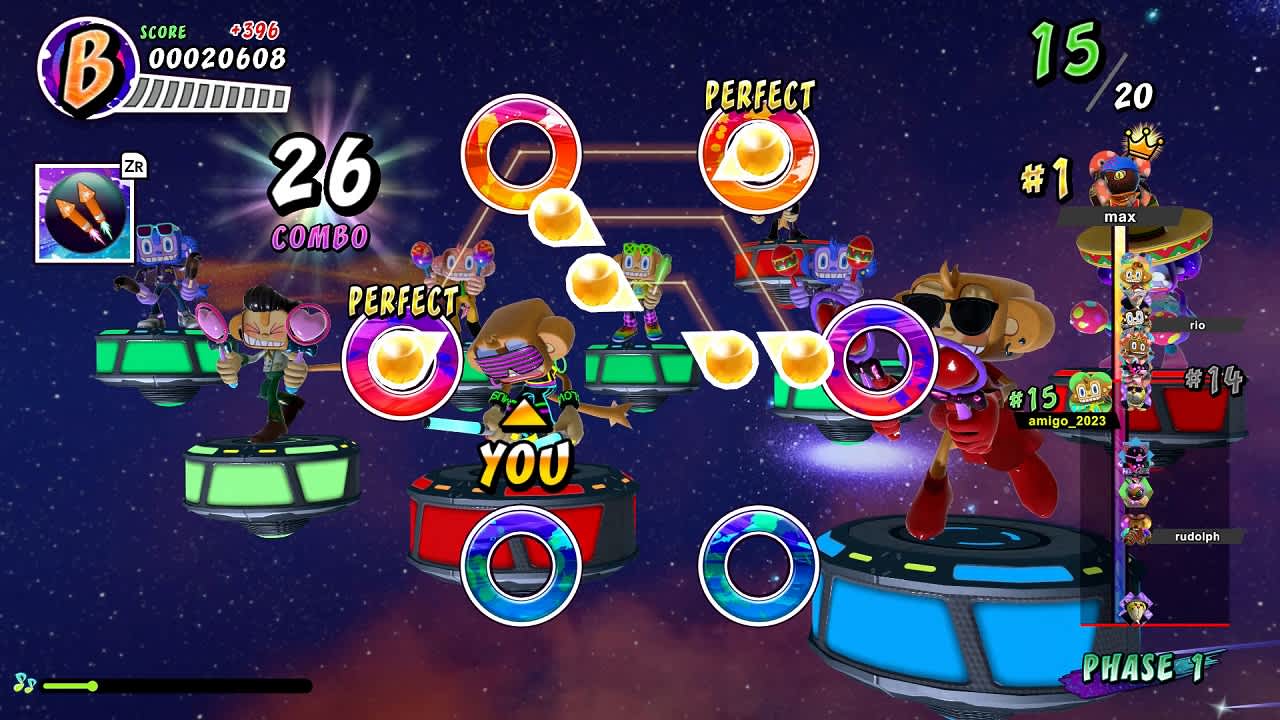Select rio's avatar on the leaderboard
Screen dimensions: 1280x720
click(x=1135, y=320)
